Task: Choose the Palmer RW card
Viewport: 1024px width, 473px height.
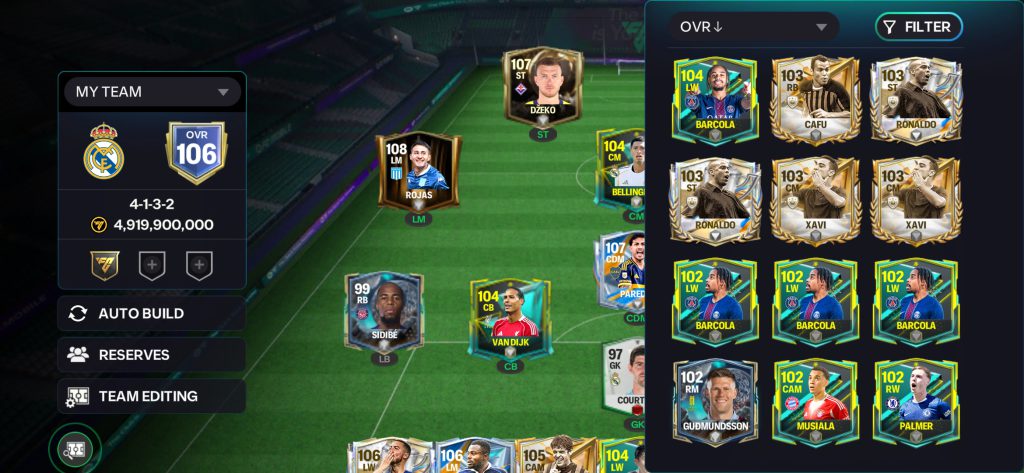Action: click(916, 402)
